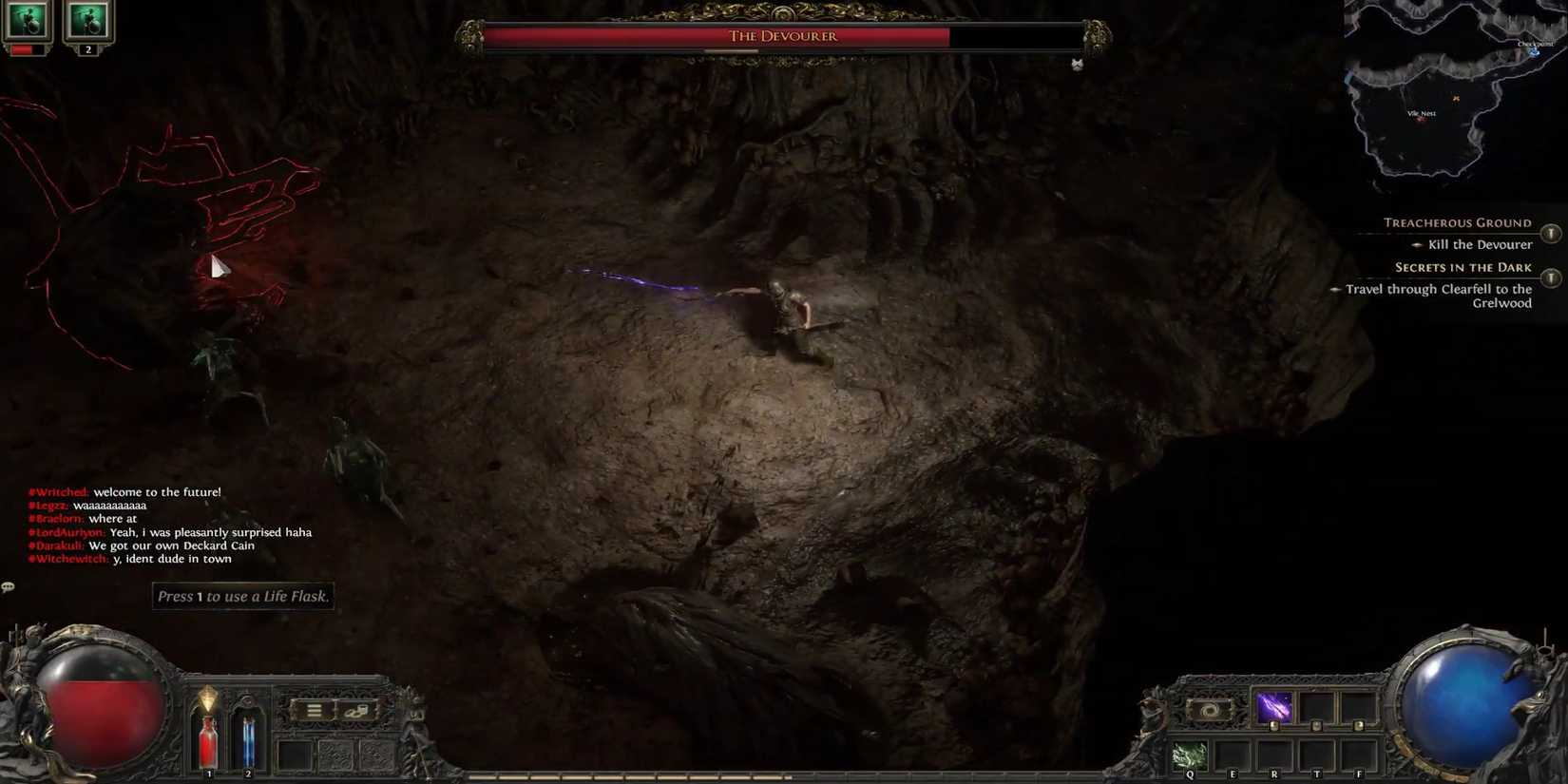The width and height of the screenshot is (1568, 784).
Task: Click the support gem toggle under the spear skill
Action: click(x=1273, y=725)
